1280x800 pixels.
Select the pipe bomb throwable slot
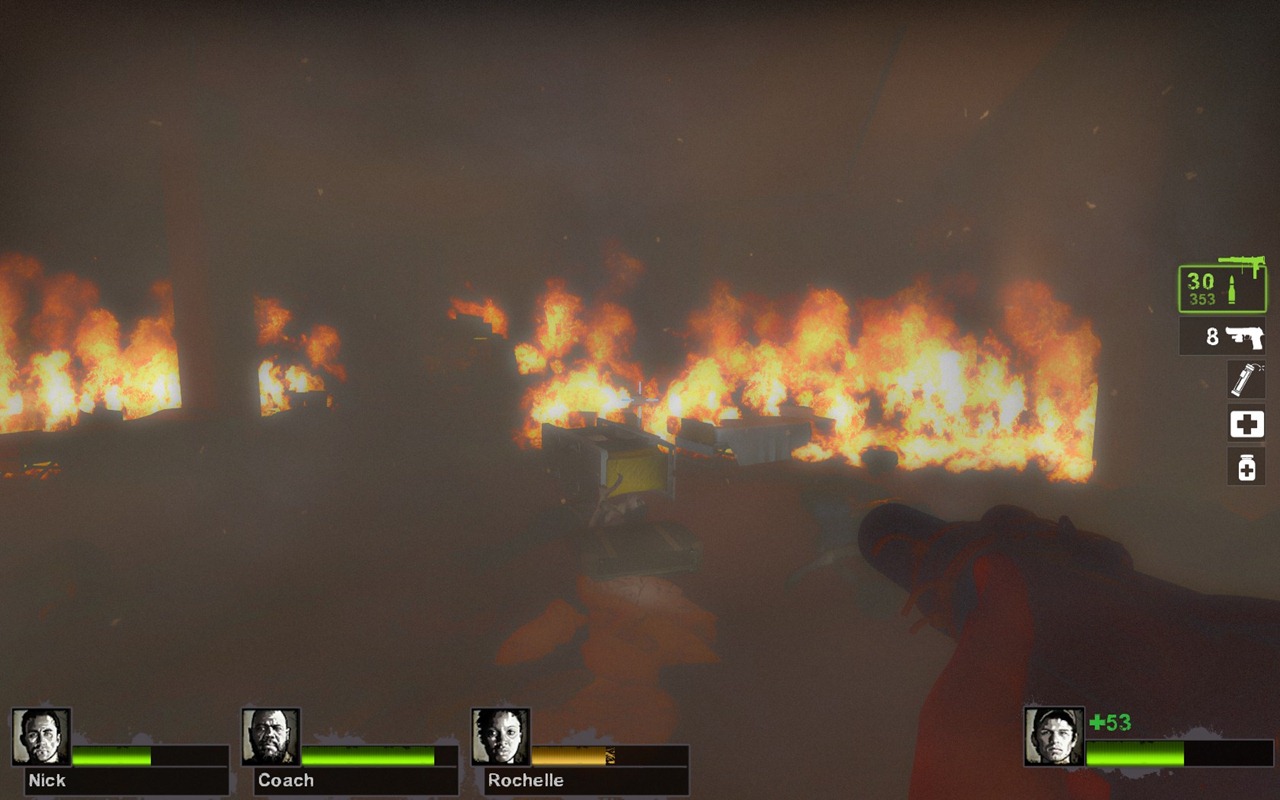tap(1246, 380)
